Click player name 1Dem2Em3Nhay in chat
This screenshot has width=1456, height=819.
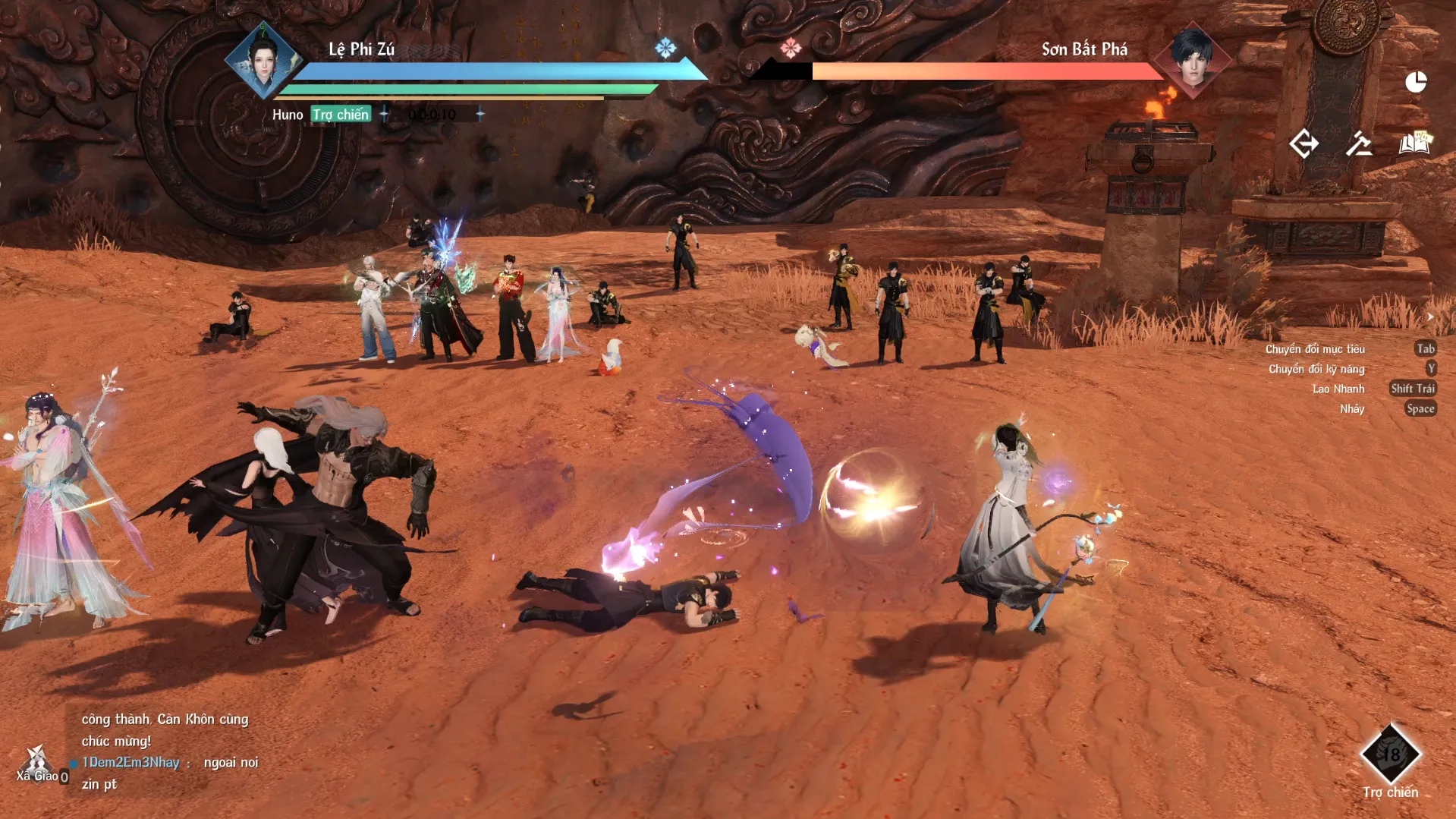pos(131,762)
